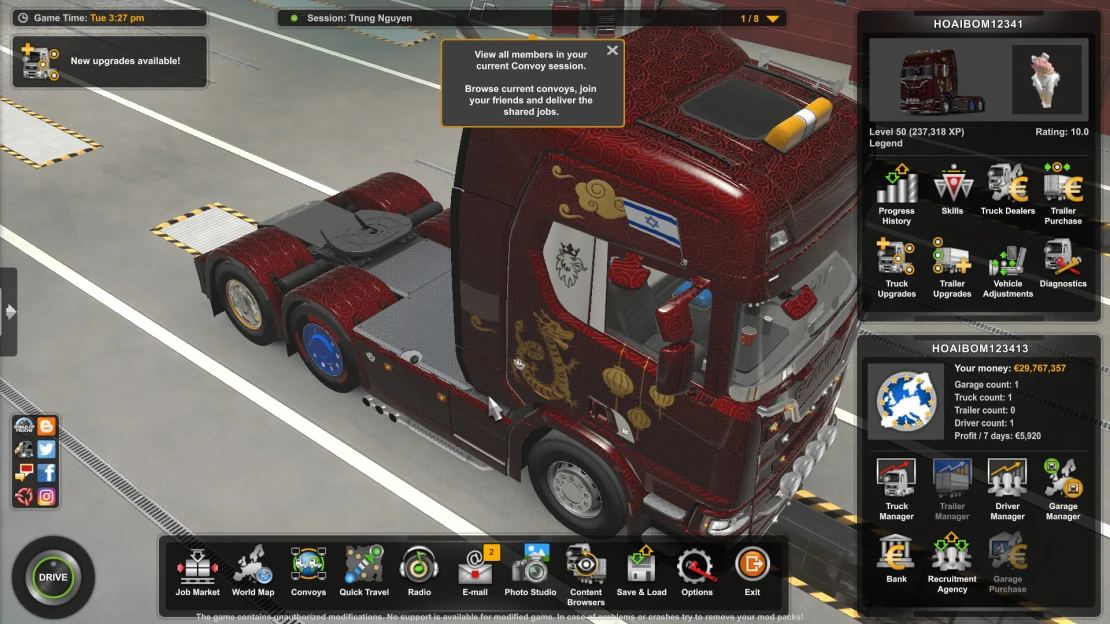Open the Convoys menu

pyautogui.click(x=308, y=569)
